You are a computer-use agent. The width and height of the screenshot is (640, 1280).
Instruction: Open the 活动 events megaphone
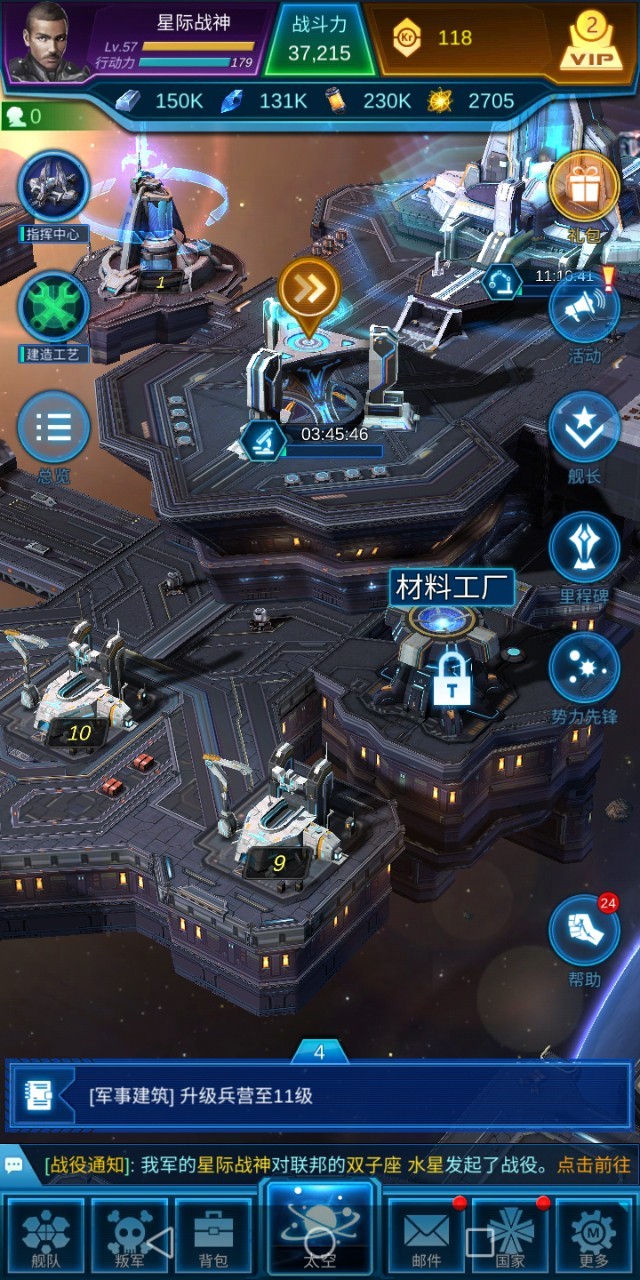tap(584, 312)
